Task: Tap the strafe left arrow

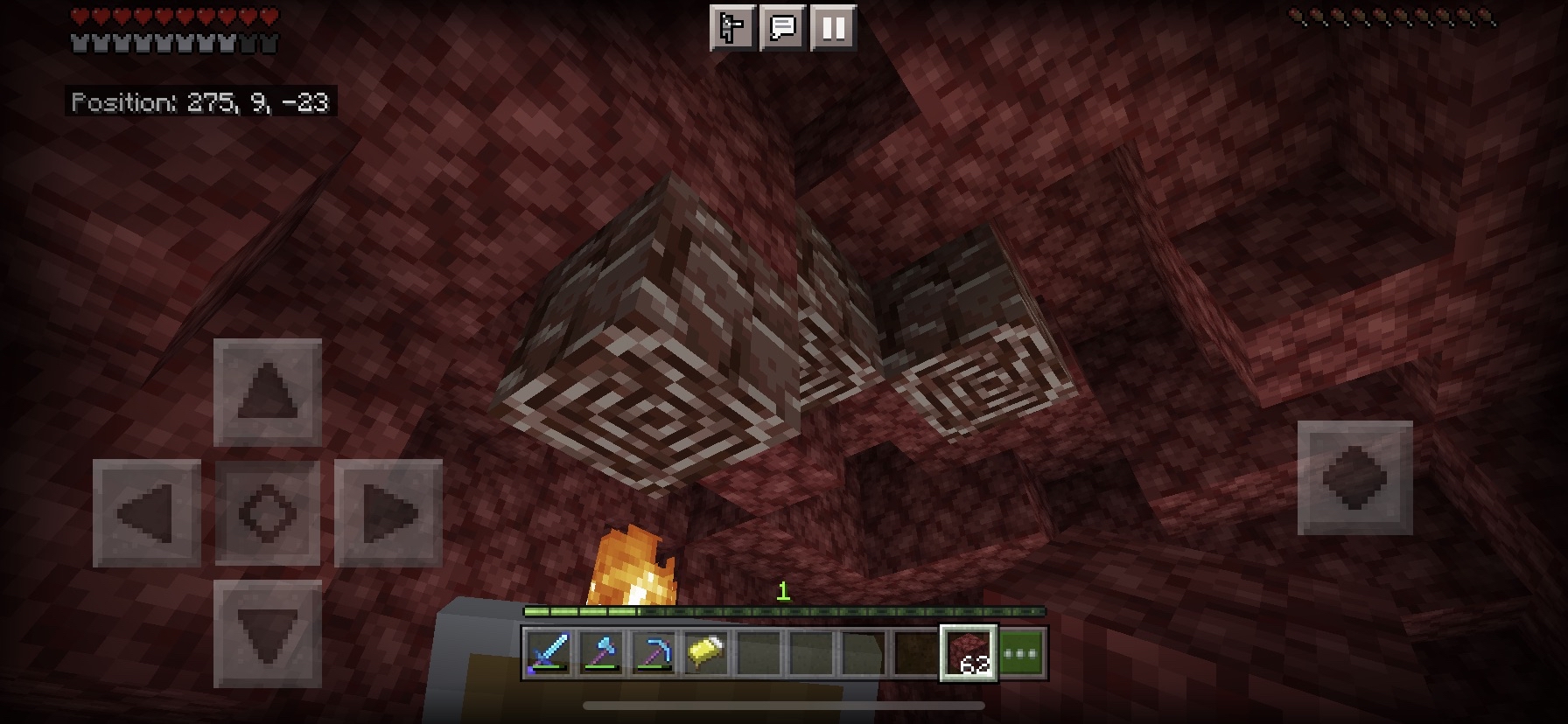Action: pos(147,512)
